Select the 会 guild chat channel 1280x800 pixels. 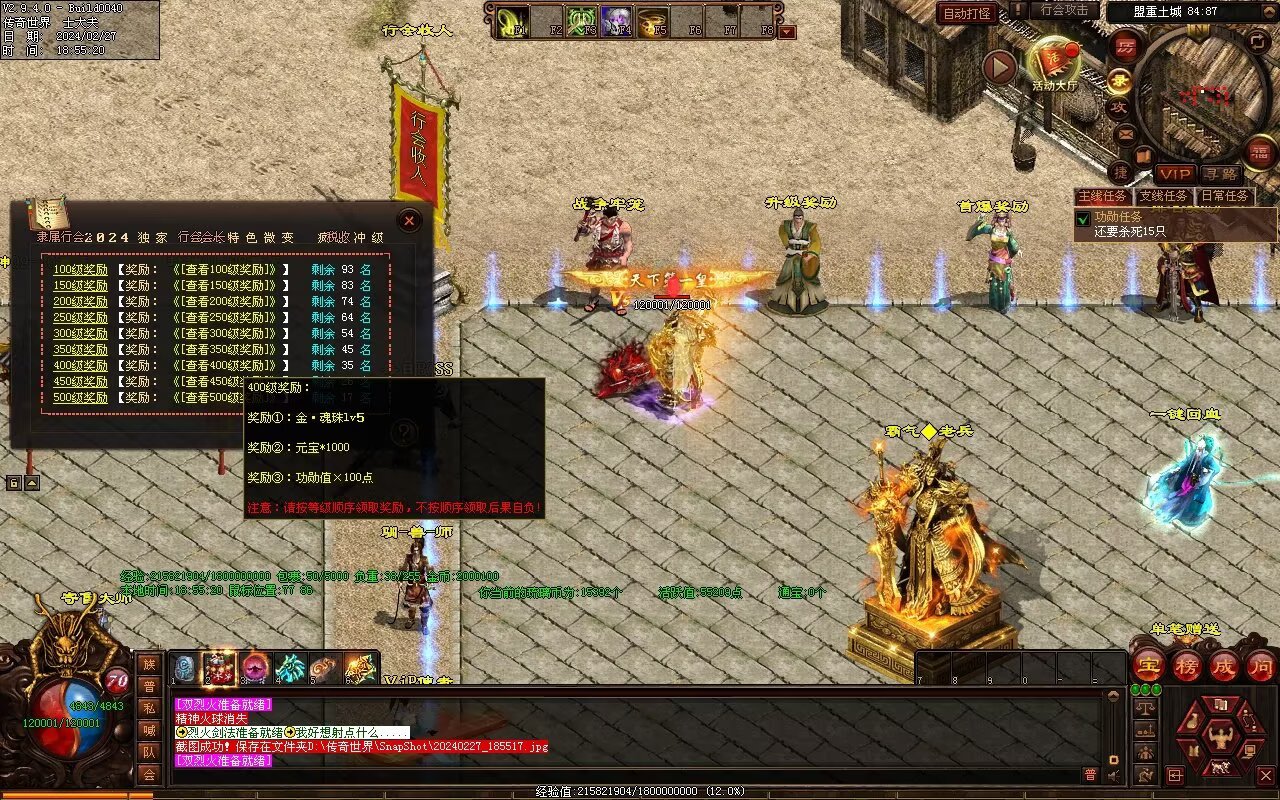coord(148,774)
